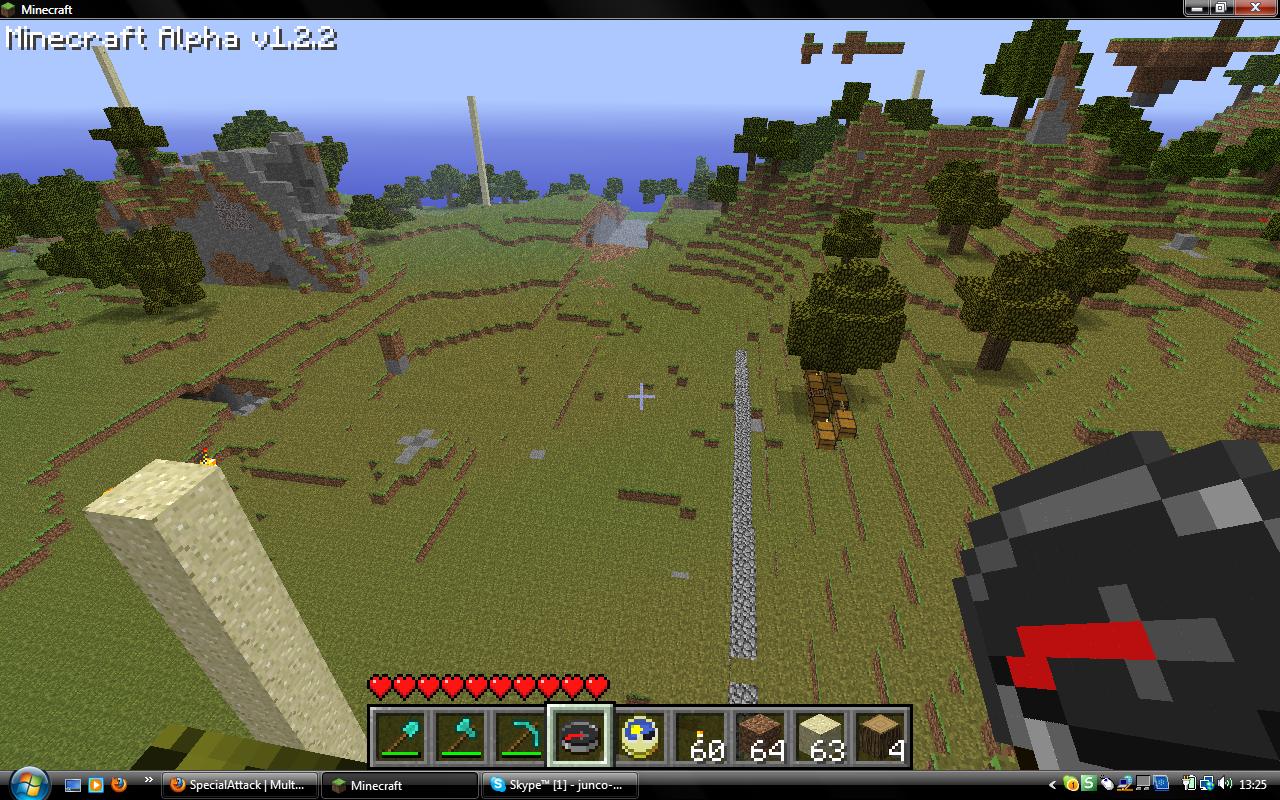The height and width of the screenshot is (800, 1280).
Task: Switch to the Skype taskbar window
Action: point(559,785)
